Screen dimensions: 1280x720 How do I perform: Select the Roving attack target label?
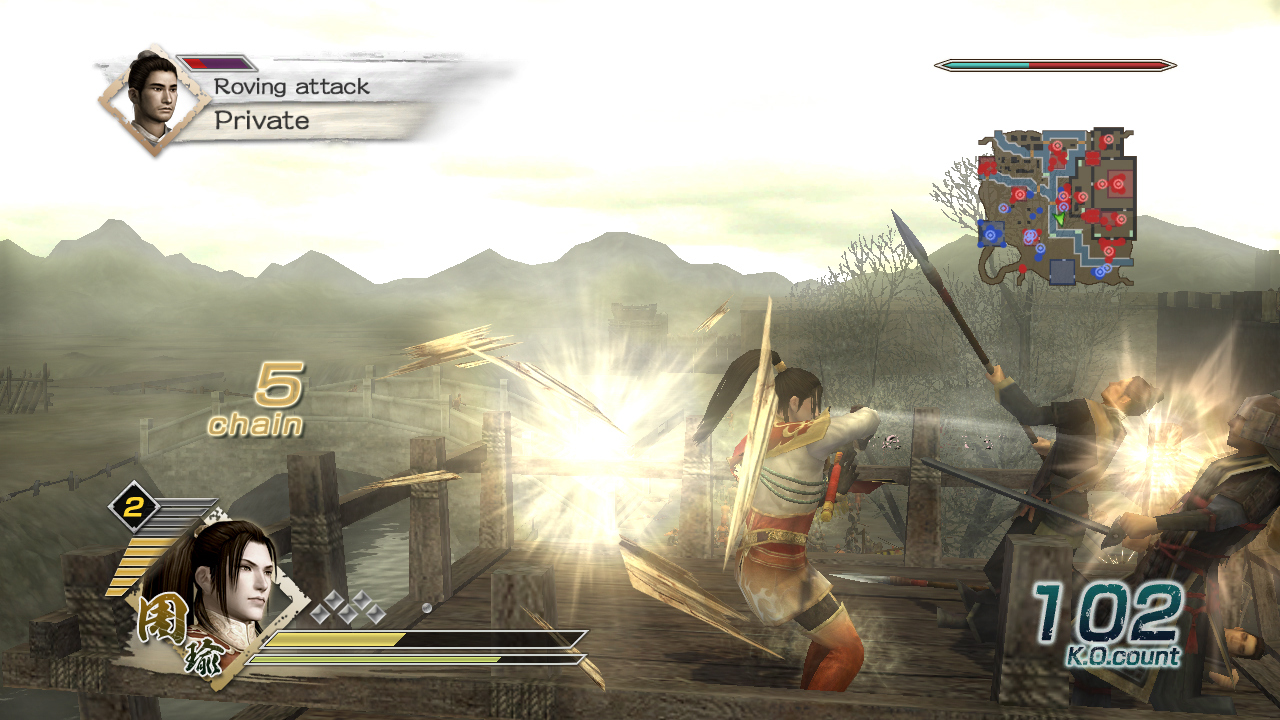[x=291, y=87]
